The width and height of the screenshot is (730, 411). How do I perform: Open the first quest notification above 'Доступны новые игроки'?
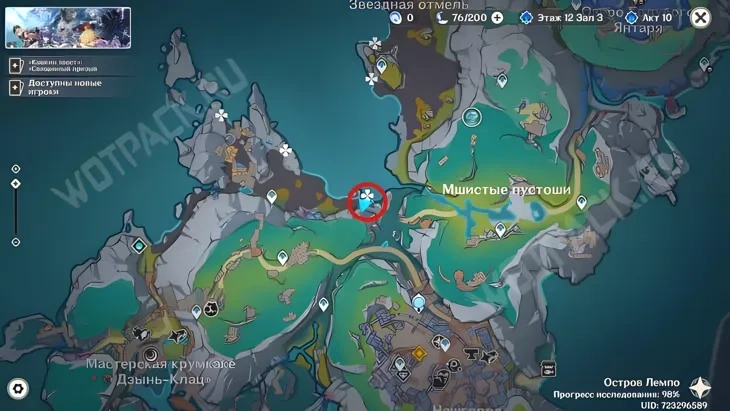coord(58,65)
